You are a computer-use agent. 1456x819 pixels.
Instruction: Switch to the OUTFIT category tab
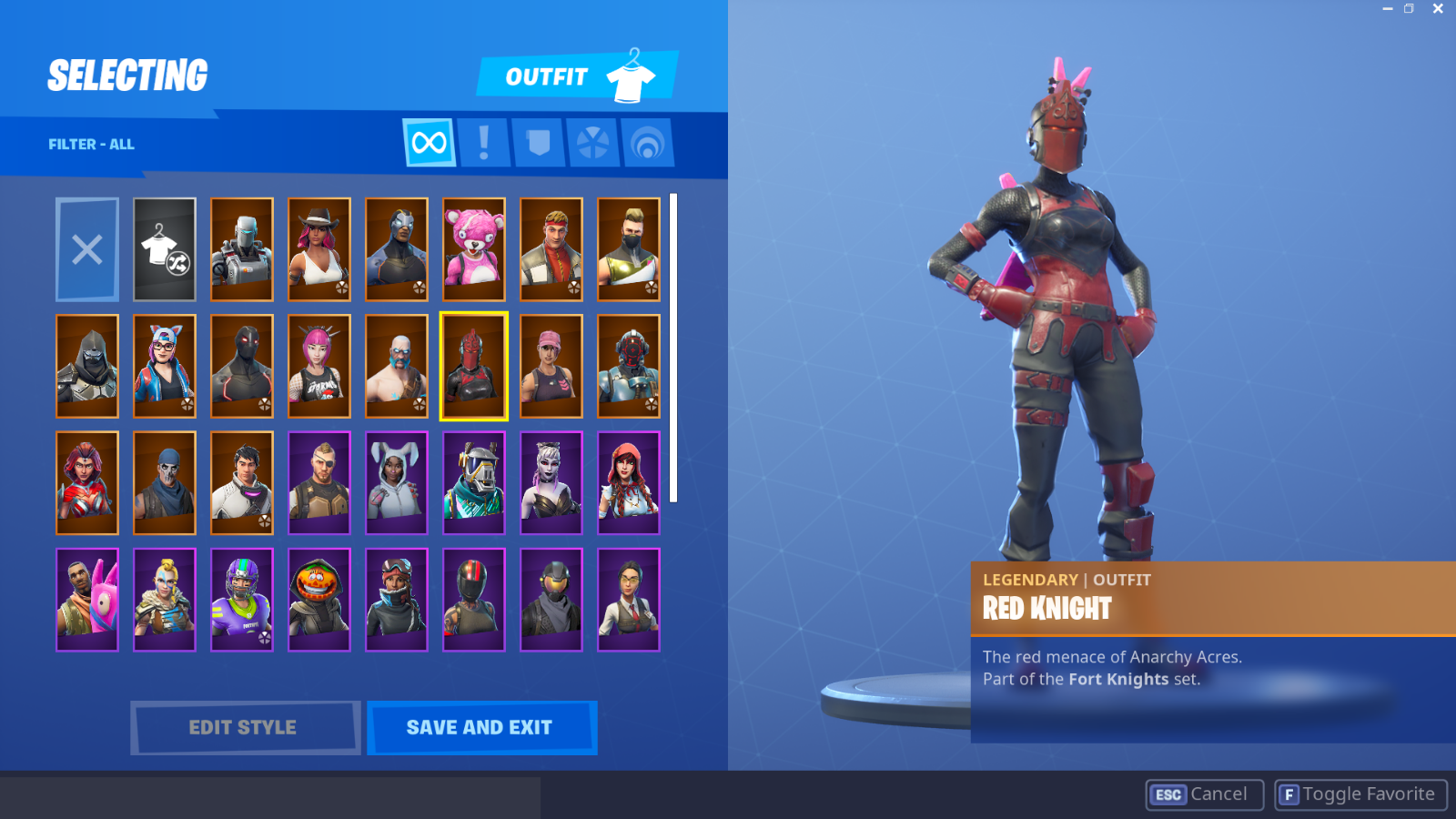coord(546,76)
